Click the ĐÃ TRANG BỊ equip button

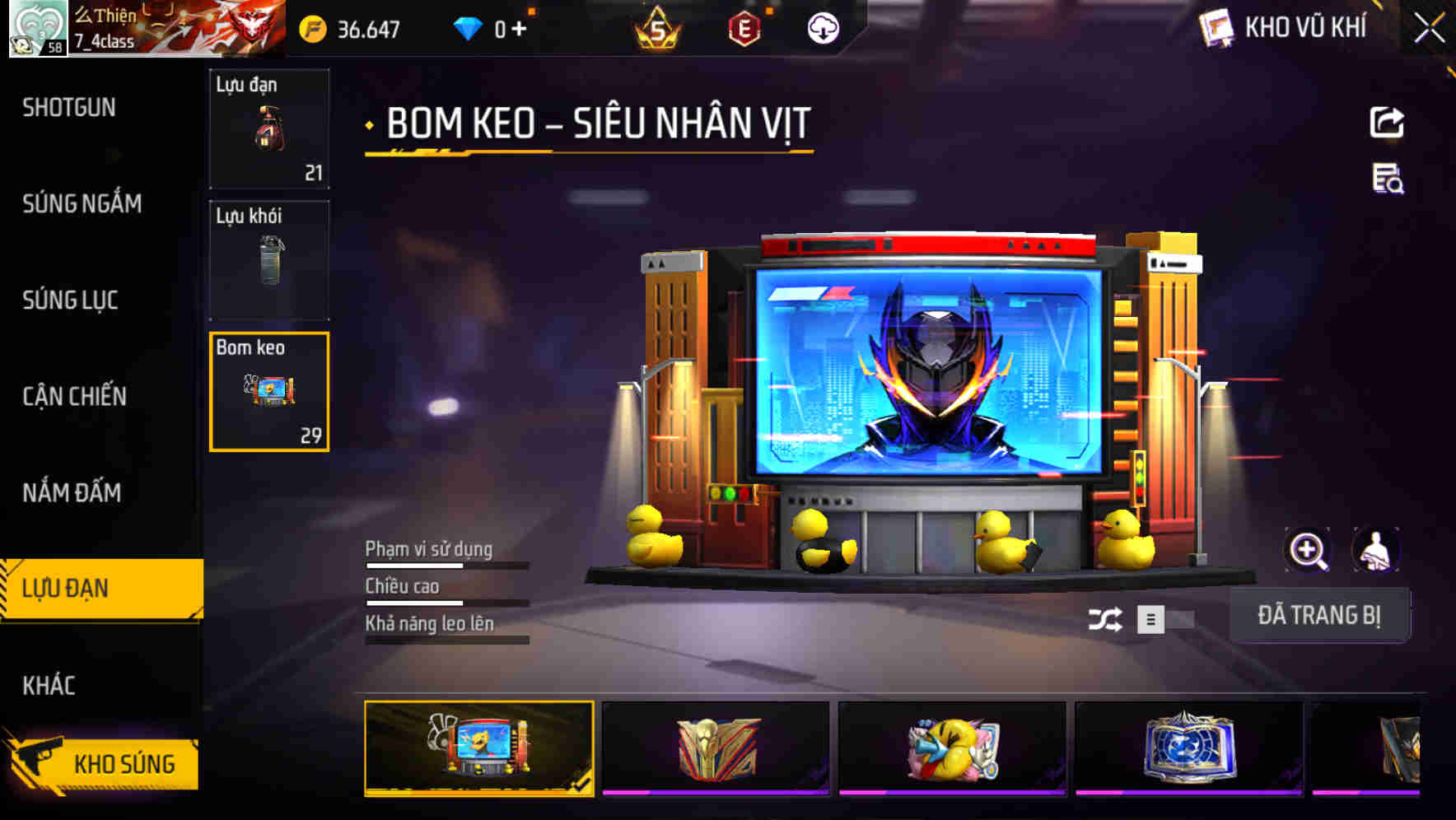tap(1321, 615)
